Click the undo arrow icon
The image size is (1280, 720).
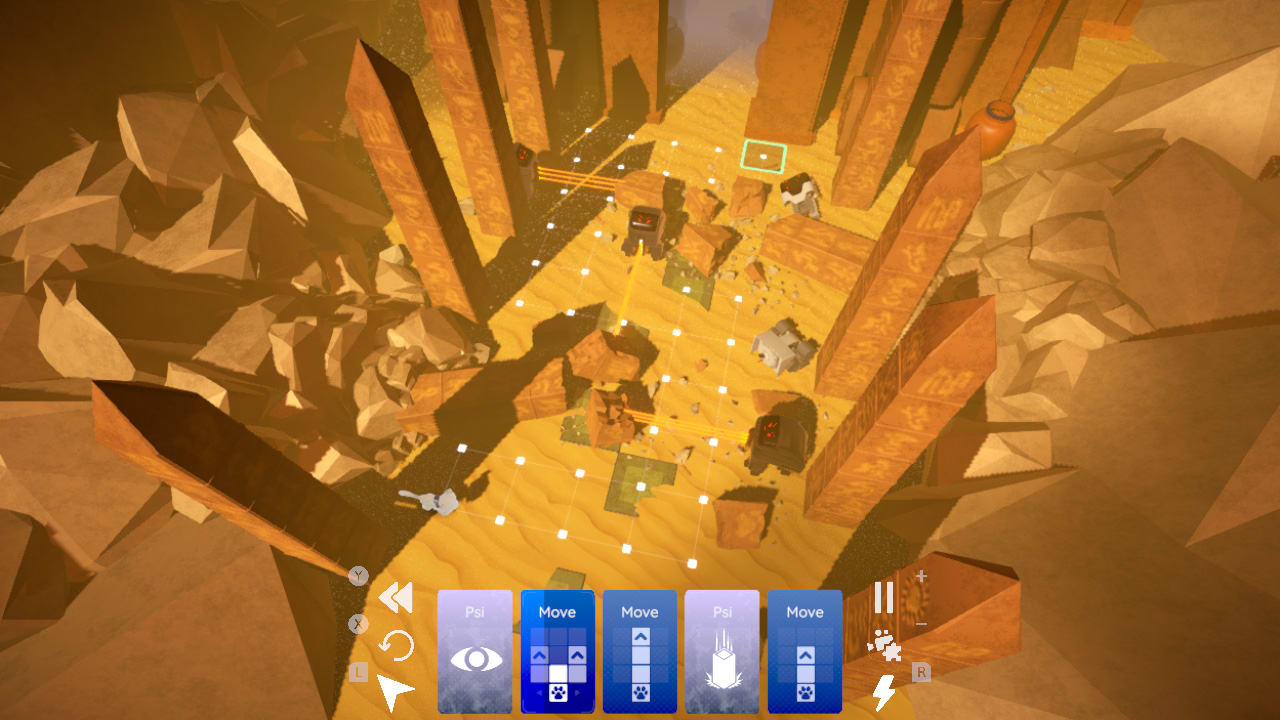396,642
